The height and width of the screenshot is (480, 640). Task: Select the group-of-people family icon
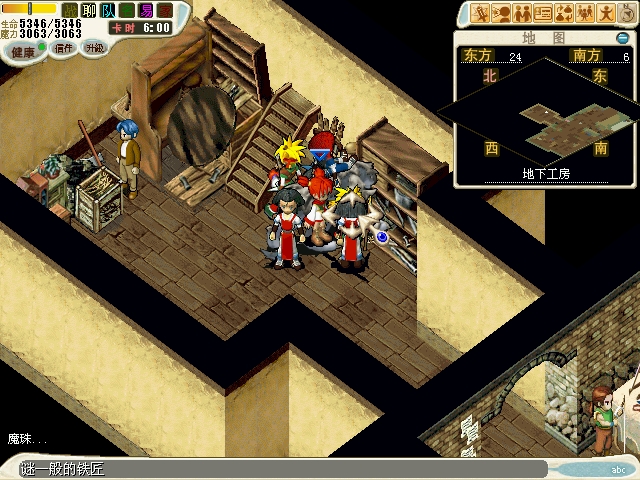585,13
